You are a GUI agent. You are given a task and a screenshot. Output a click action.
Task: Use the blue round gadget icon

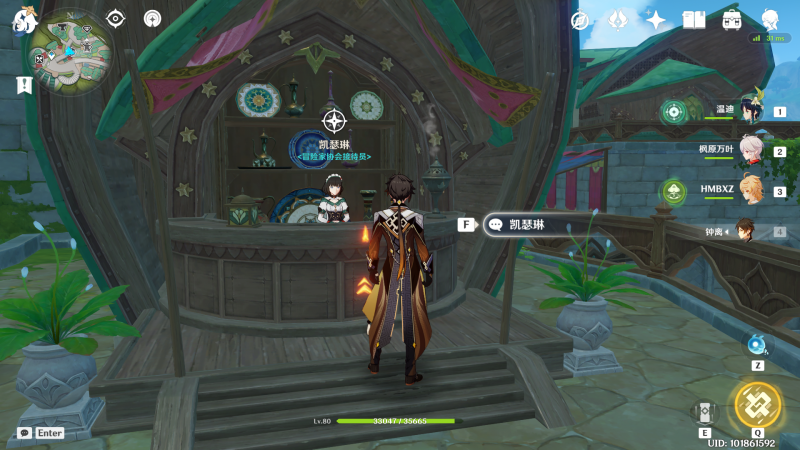(x=757, y=346)
